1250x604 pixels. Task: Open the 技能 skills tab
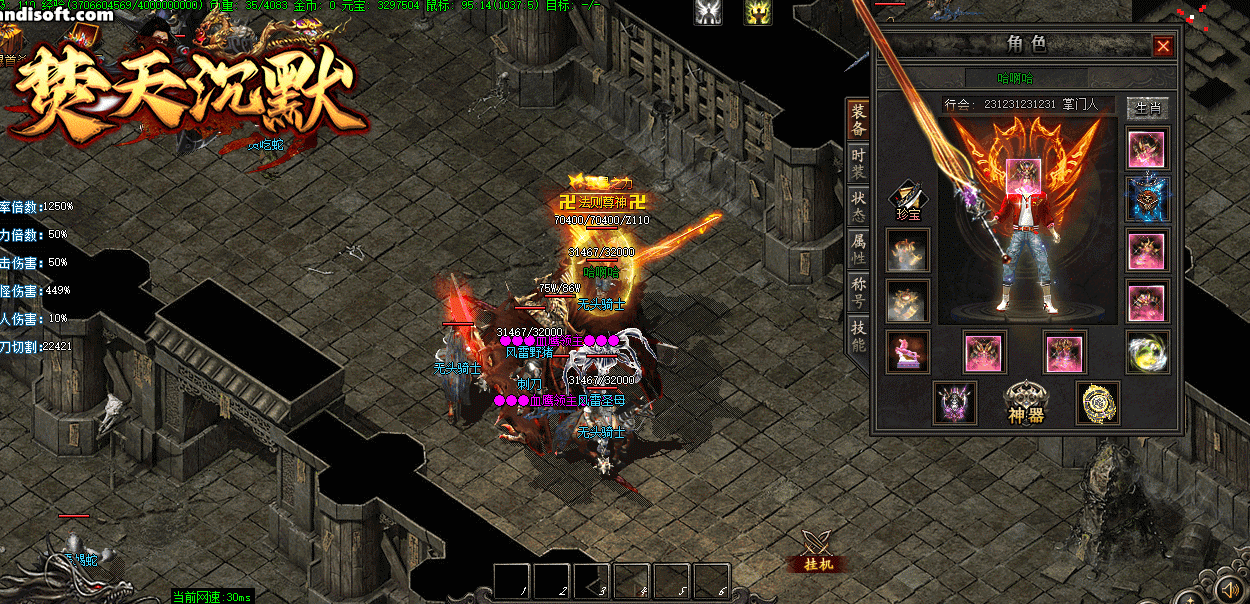pyautogui.click(x=858, y=336)
